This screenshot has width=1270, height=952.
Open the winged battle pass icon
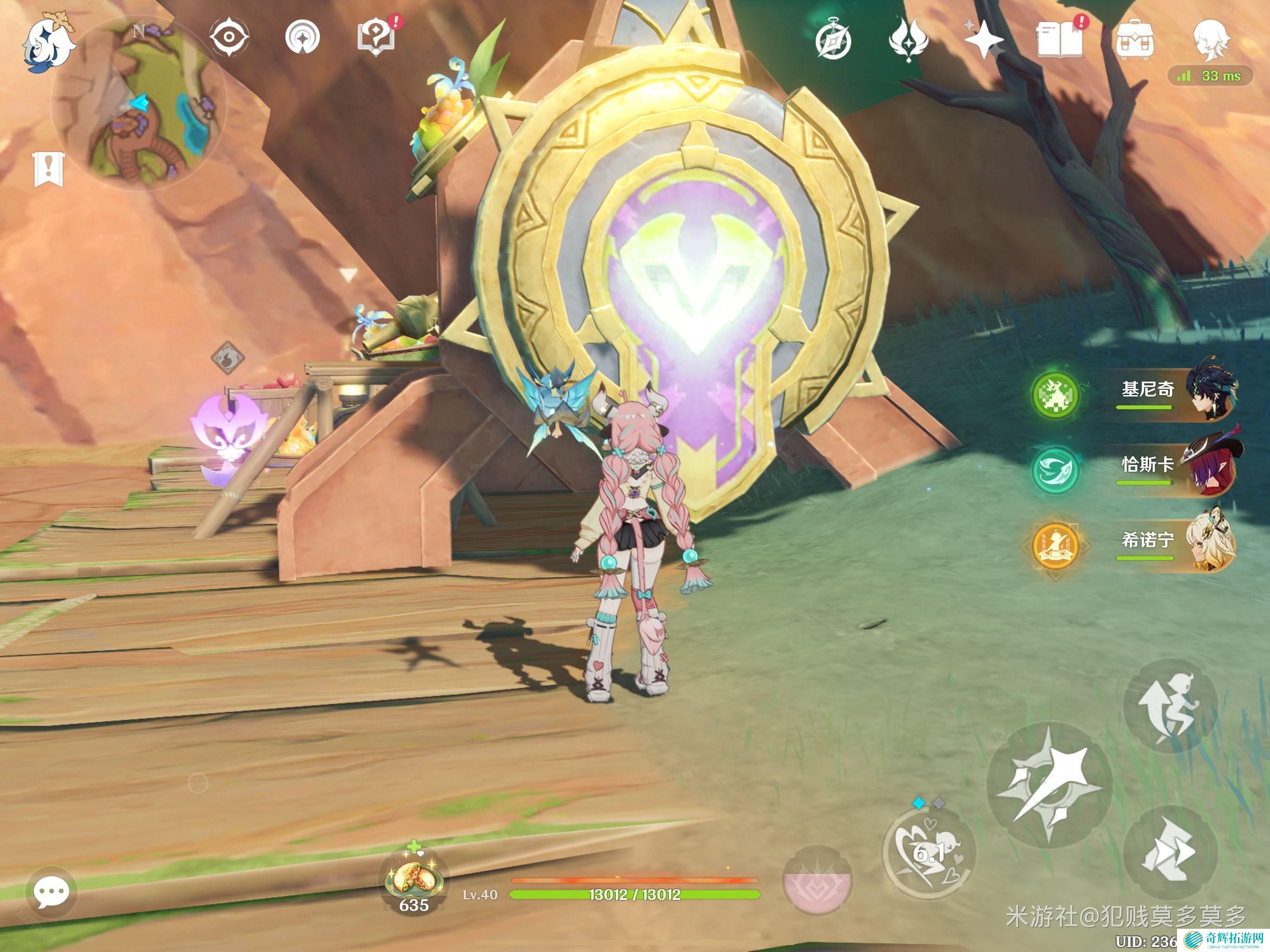908,40
